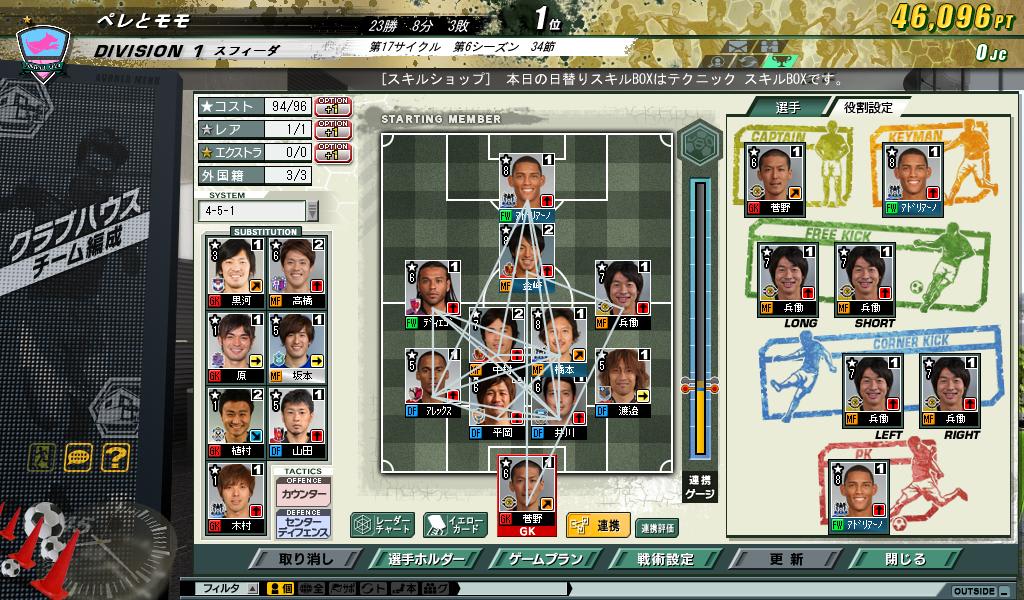1024x600 pixels.
Task: Open 連携評価 link evaluation
Action: 657,527
